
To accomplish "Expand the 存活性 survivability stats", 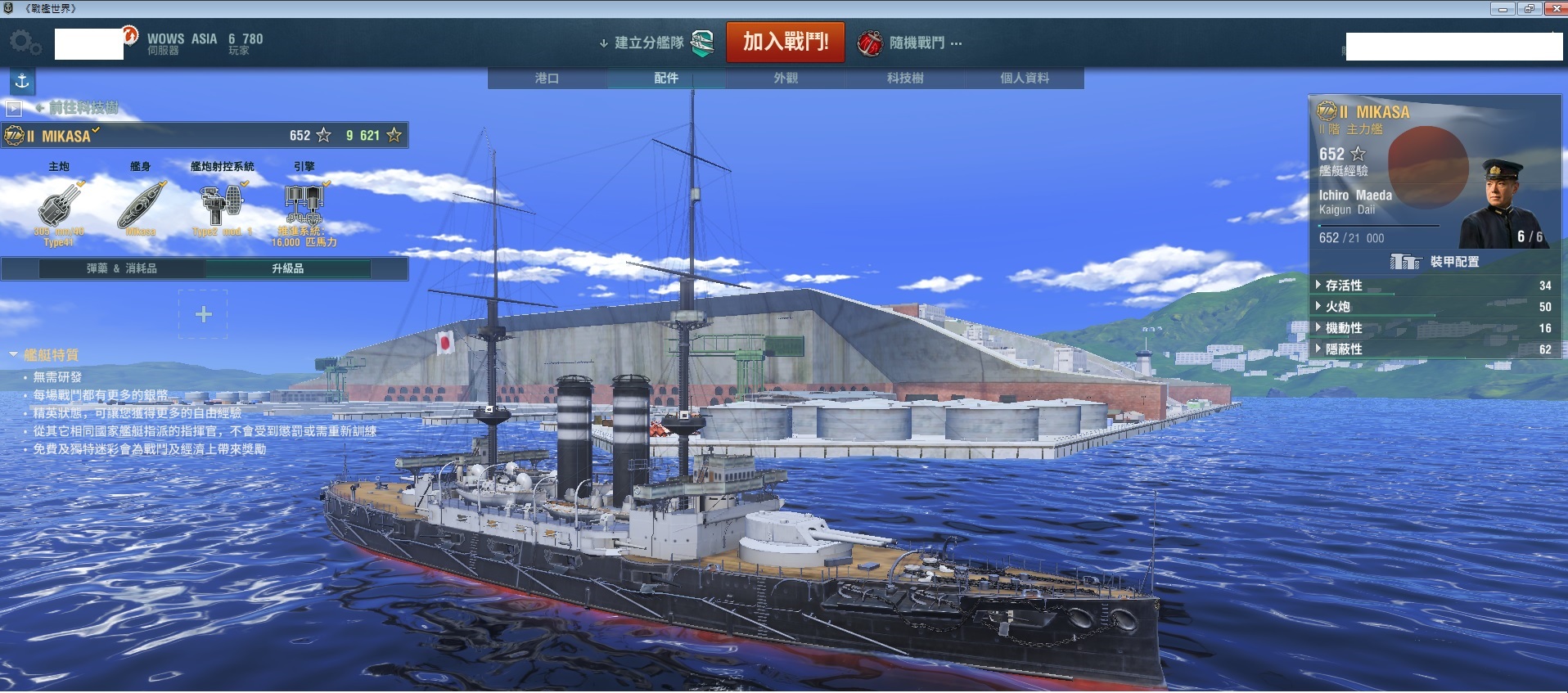I will (x=1344, y=286).
